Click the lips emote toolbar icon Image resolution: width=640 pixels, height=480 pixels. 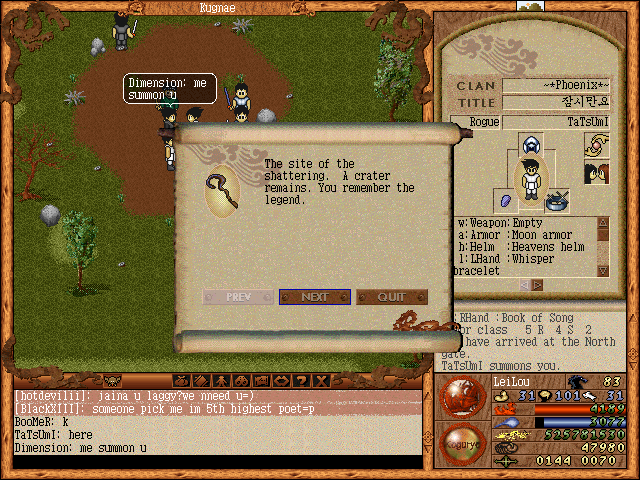[281, 380]
